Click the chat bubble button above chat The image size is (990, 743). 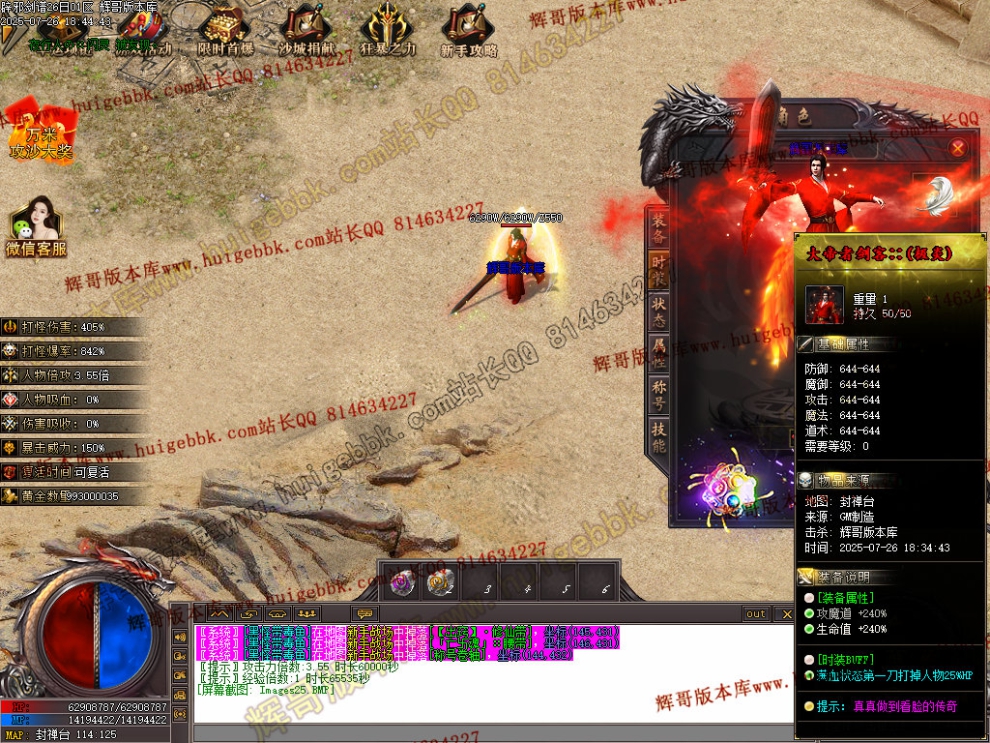coord(365,613)
